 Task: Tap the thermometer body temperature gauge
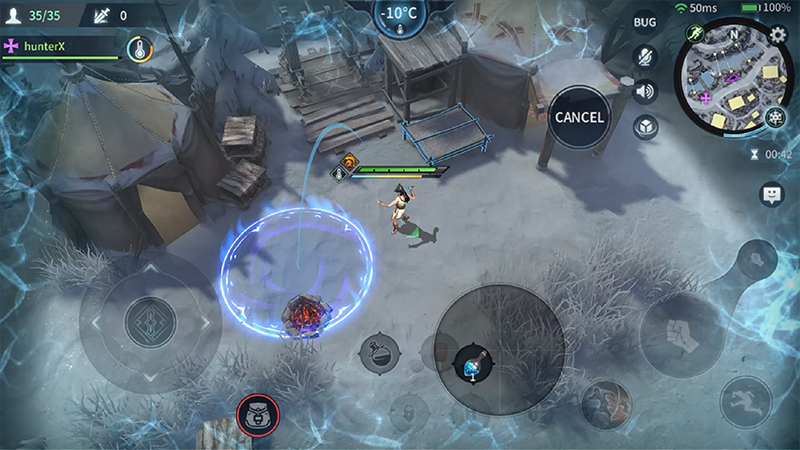point(139,48)
